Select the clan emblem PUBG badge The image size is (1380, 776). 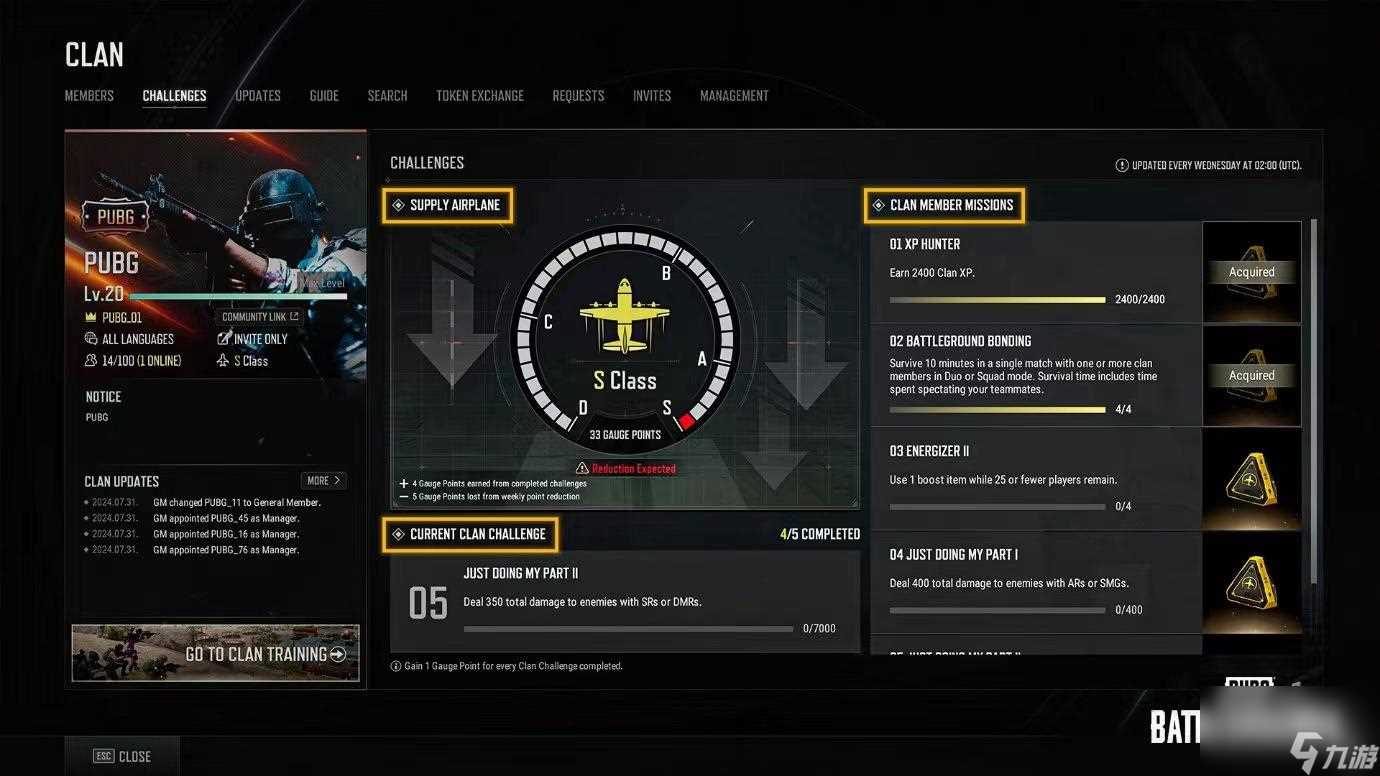click(x=114, y=215)
